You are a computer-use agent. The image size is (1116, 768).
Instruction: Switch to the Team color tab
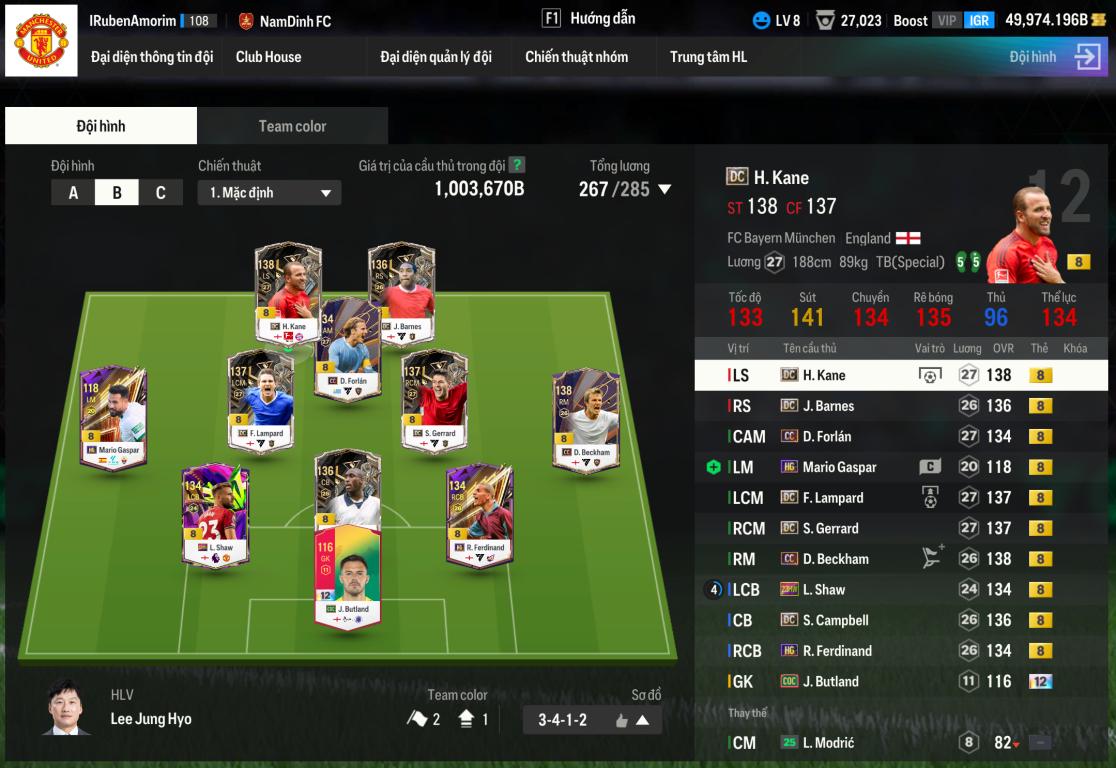click(x=292, y=126)
